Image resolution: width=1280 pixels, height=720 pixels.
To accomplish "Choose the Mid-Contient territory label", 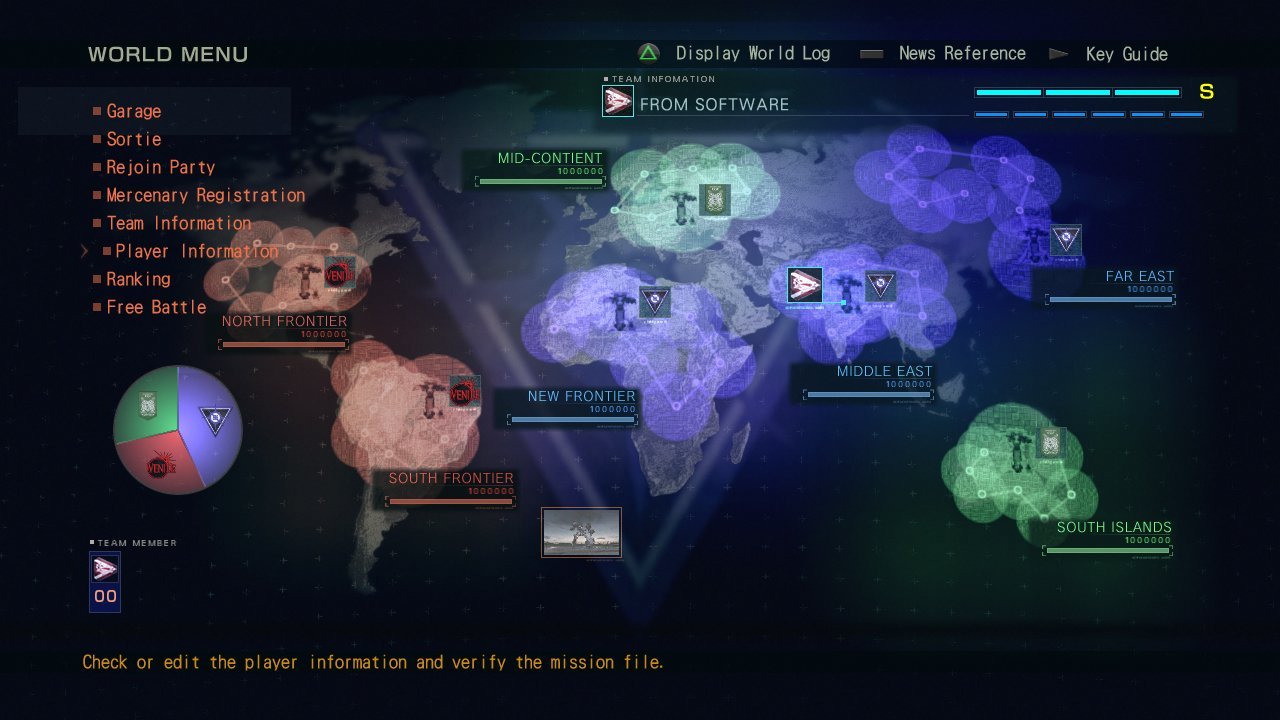I will (550, 158).
